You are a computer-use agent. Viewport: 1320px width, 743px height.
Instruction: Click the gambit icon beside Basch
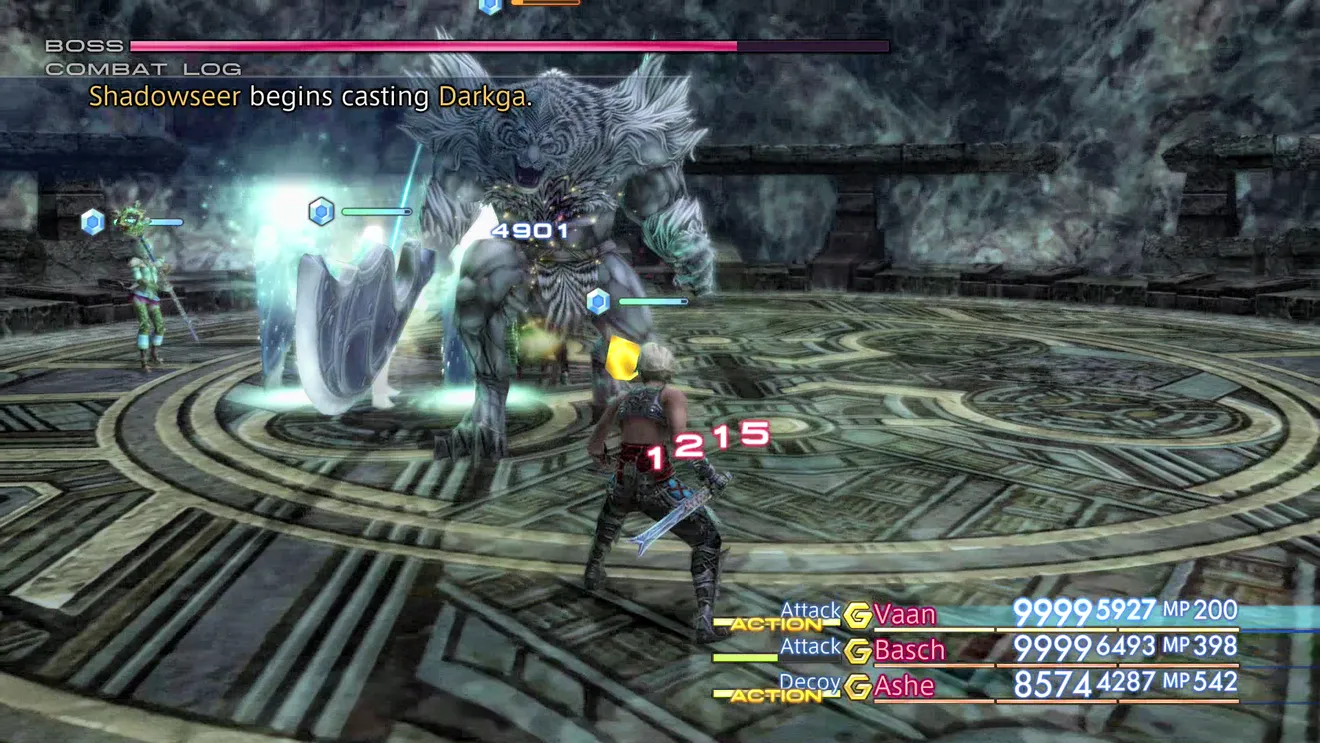point(857,651)
